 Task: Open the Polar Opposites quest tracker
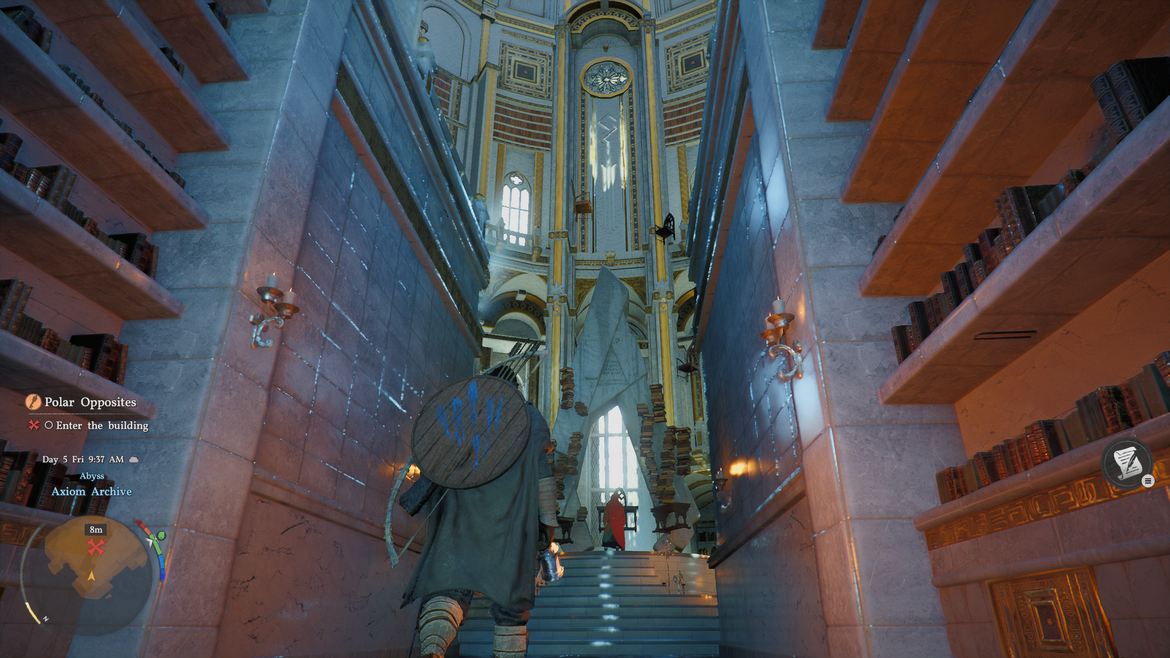pyautogui.click(x=90, y=402)
